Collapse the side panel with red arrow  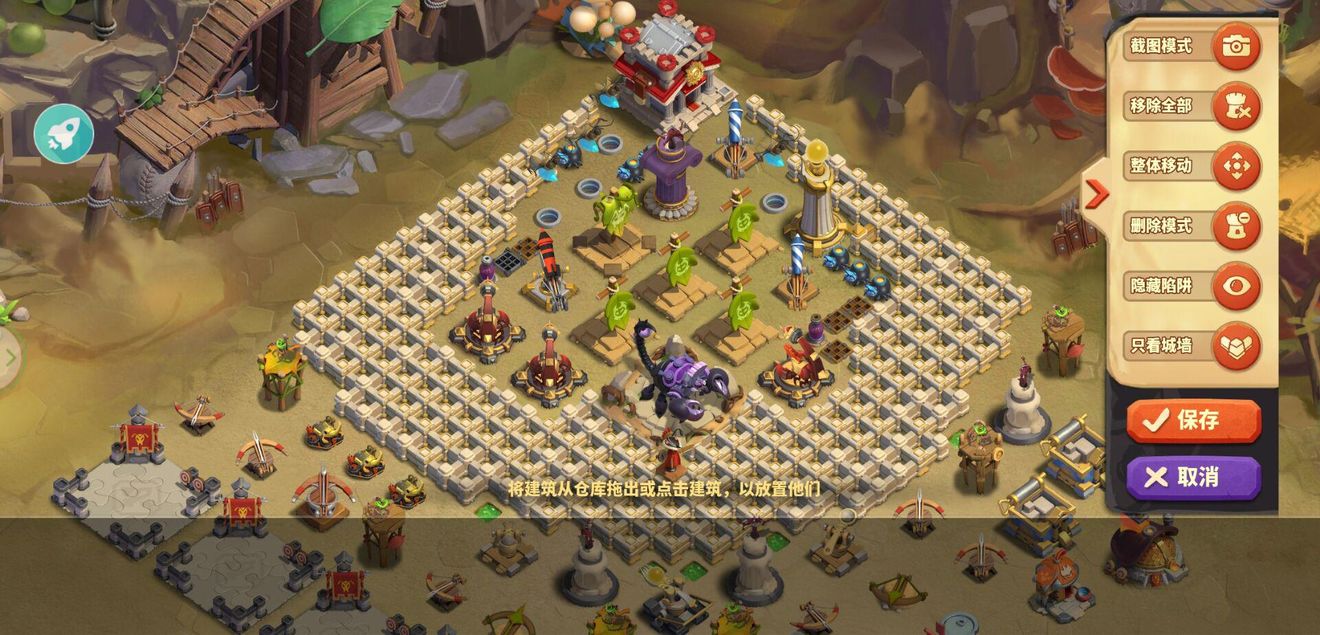pyautogui.click(x=1096, y=194)
